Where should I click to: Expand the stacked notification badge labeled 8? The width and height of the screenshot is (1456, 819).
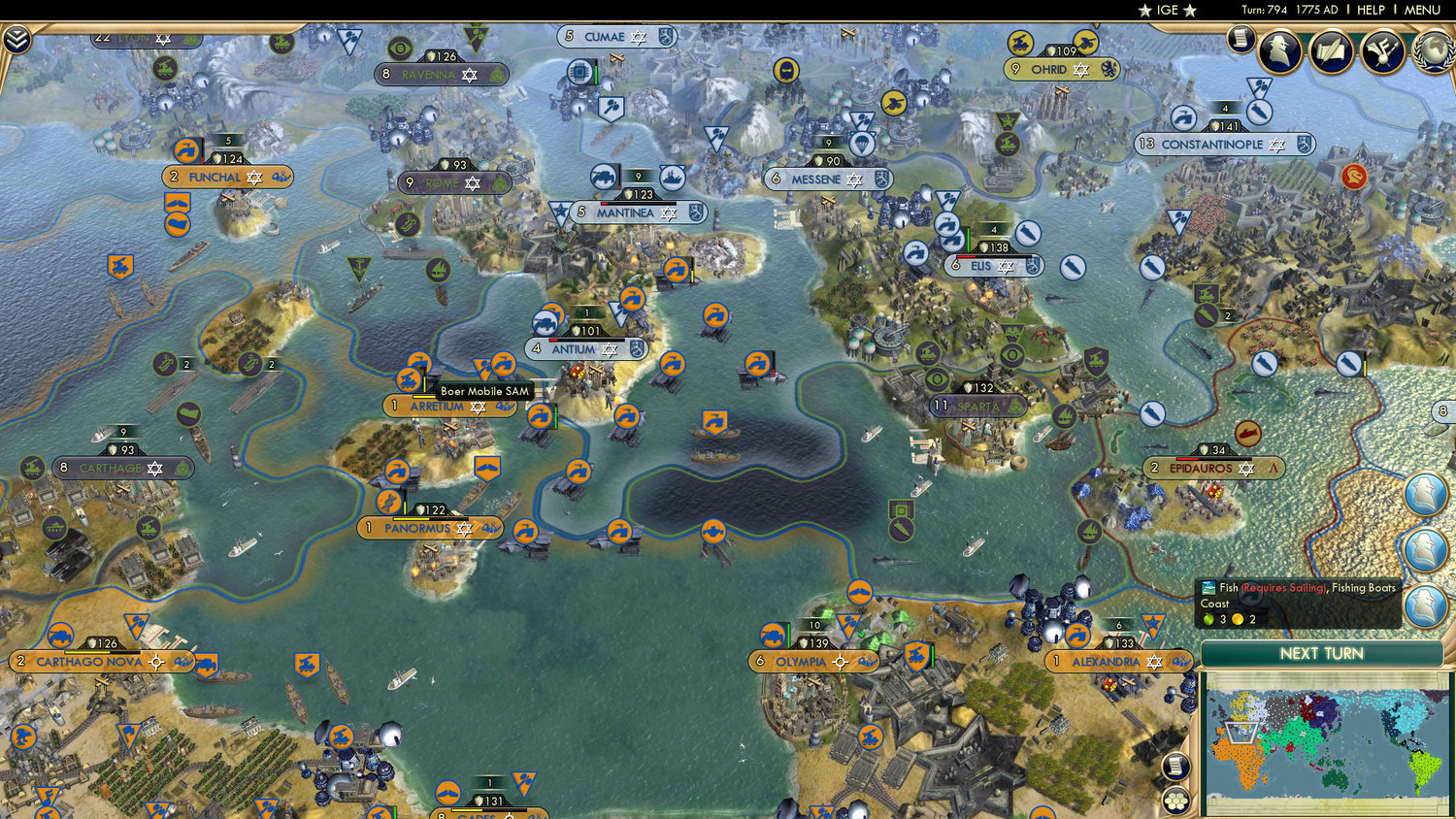pos(1443,411)
